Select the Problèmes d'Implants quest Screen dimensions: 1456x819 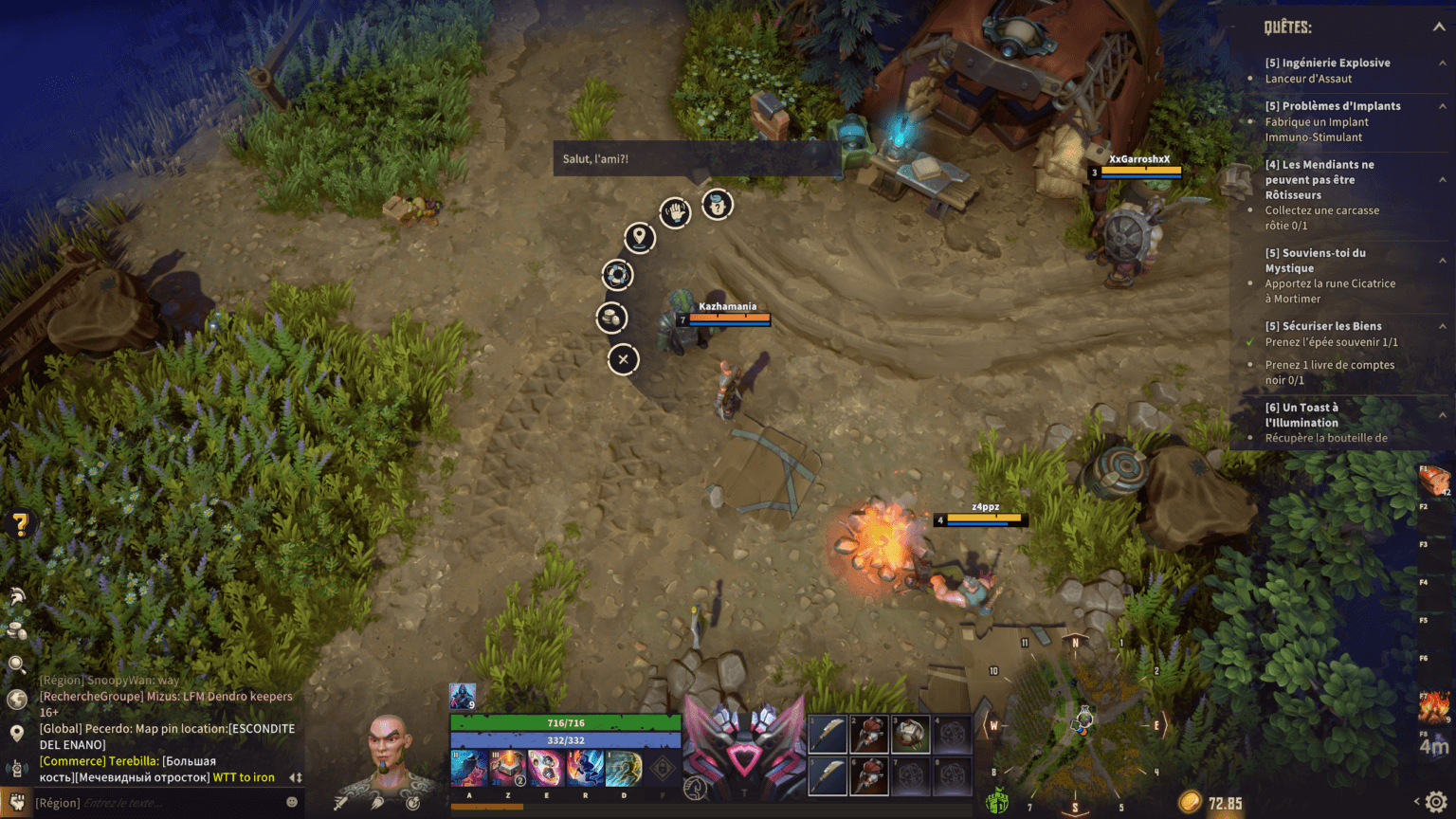click(x=1332, y=106)
